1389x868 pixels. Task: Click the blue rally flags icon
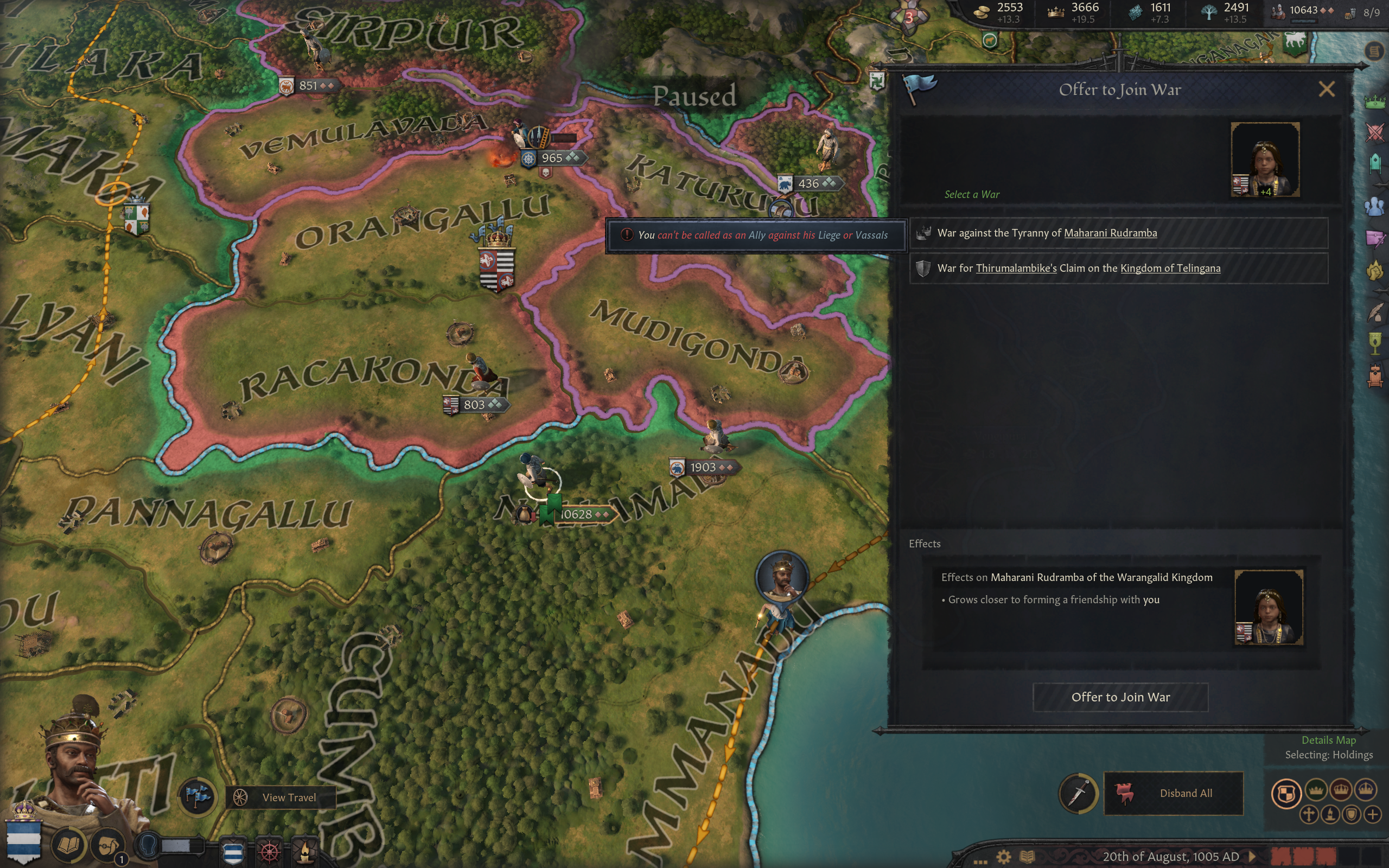coord(197,796)
